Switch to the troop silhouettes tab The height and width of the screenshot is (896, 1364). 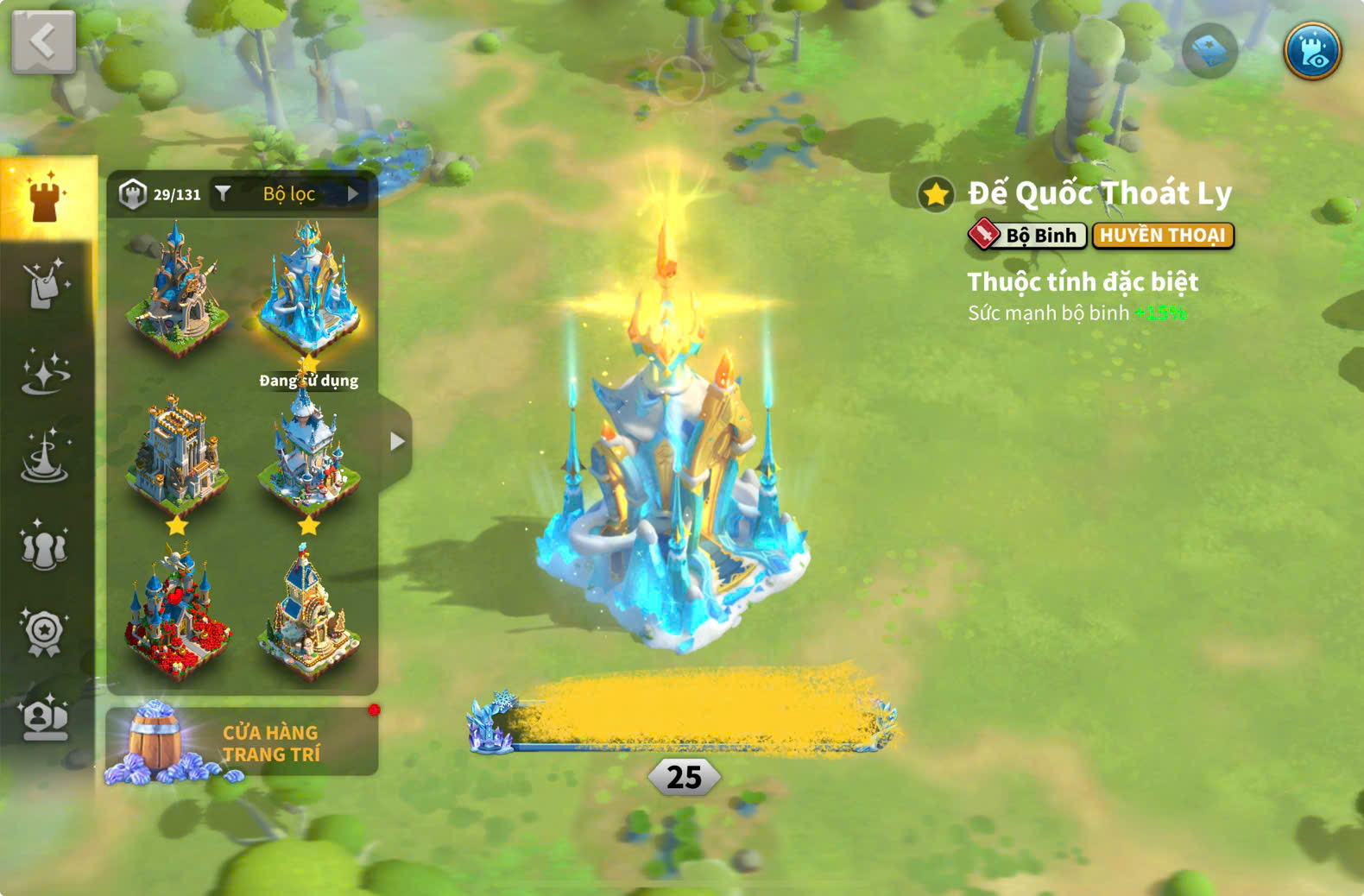point(45,546)
